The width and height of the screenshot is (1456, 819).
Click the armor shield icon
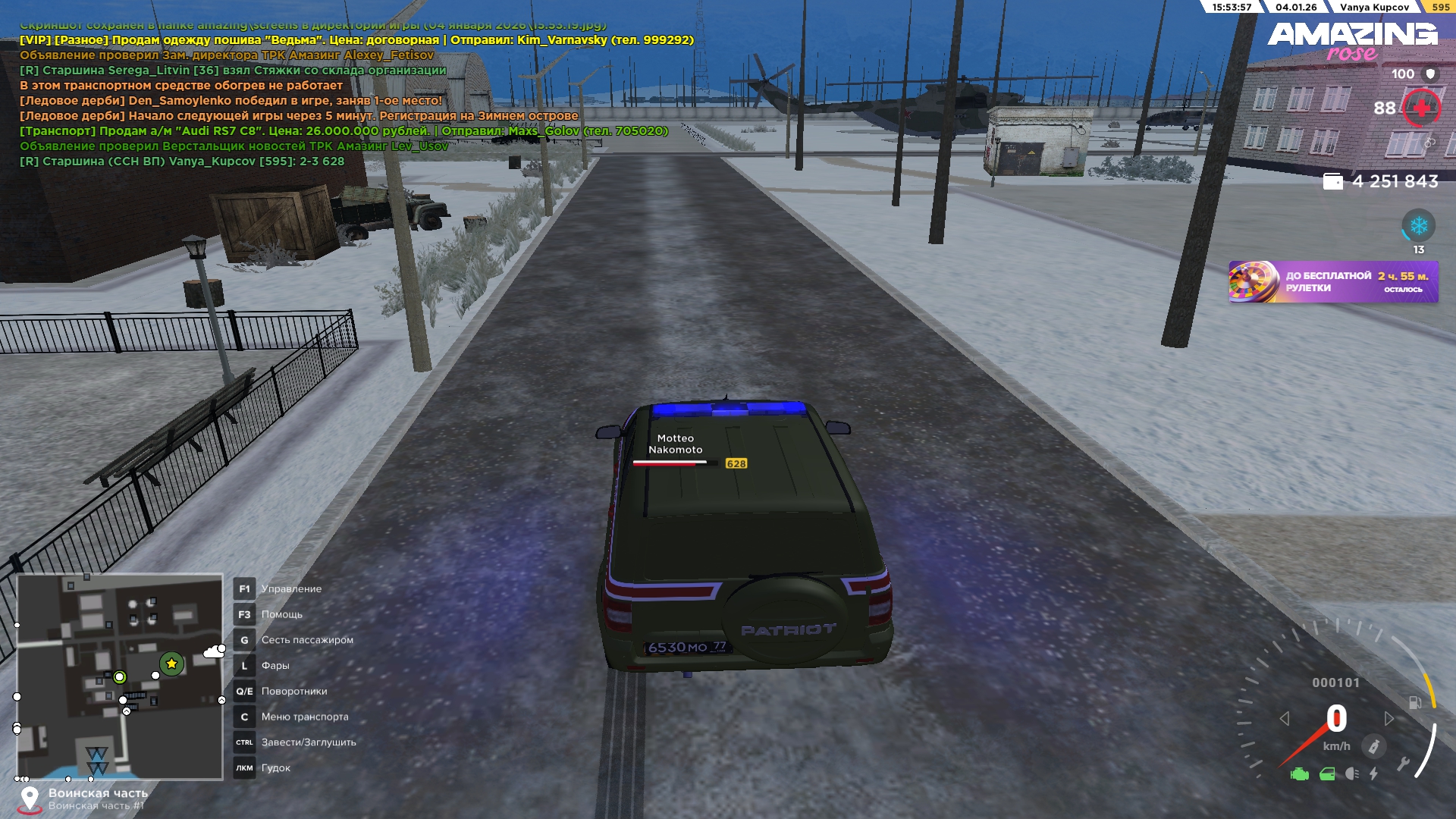(1430, 74)
